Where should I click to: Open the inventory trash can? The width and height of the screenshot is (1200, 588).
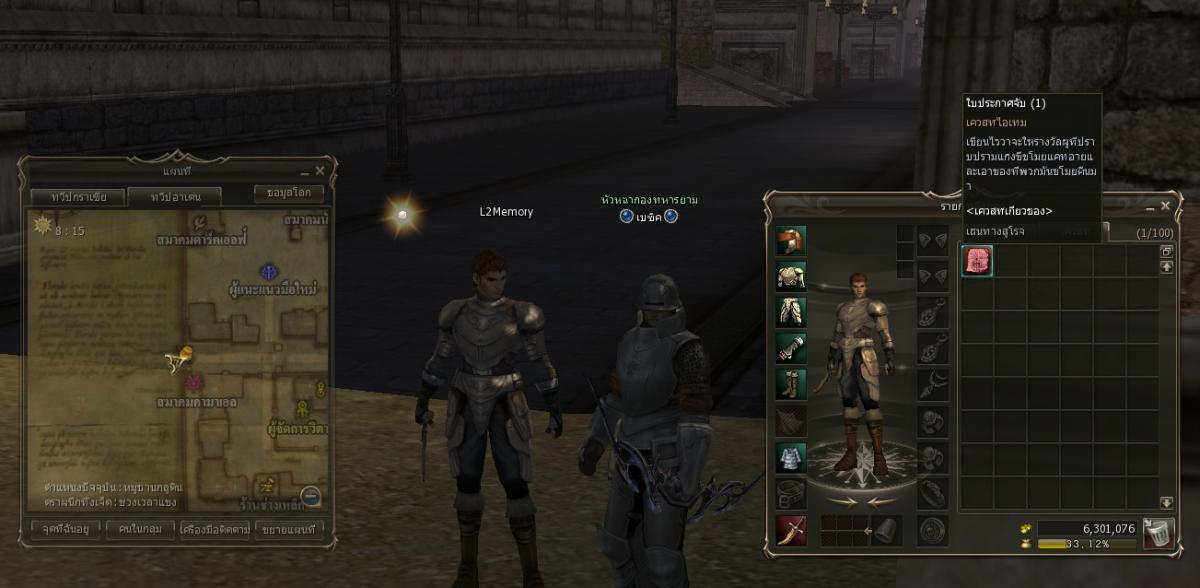1156,532
